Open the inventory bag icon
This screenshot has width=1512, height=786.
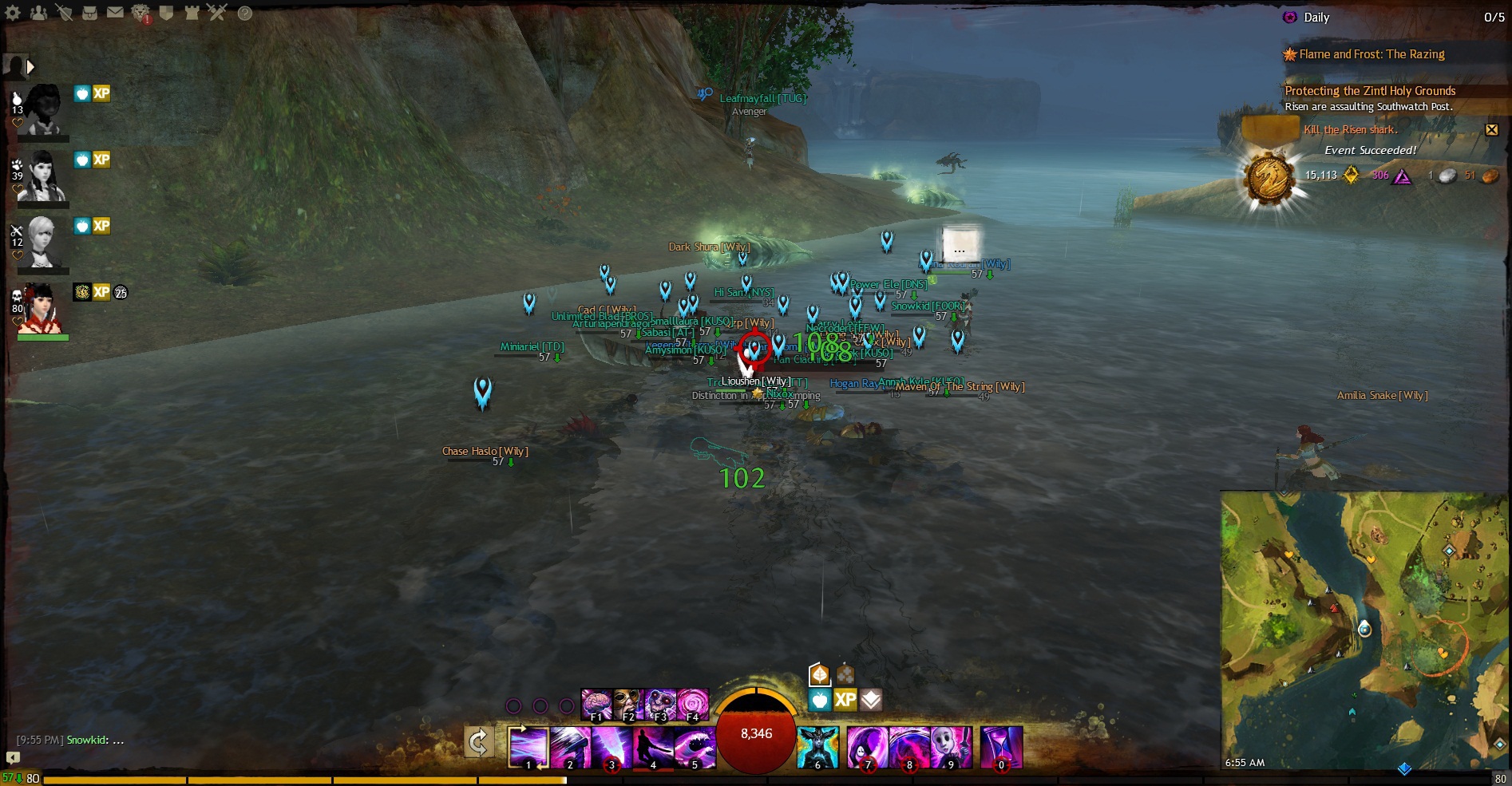89,13
